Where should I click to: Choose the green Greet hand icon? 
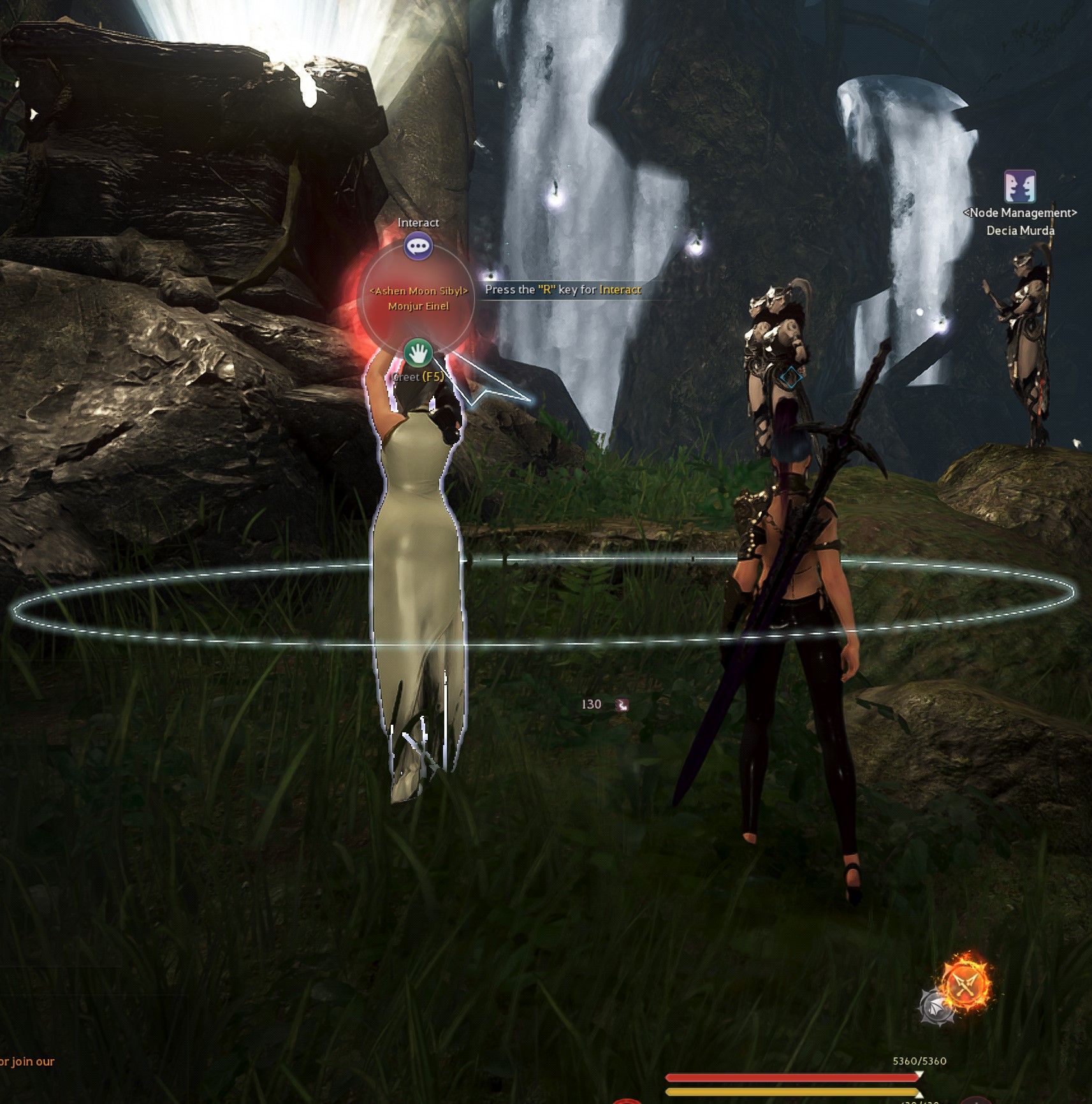pos(418,352)
